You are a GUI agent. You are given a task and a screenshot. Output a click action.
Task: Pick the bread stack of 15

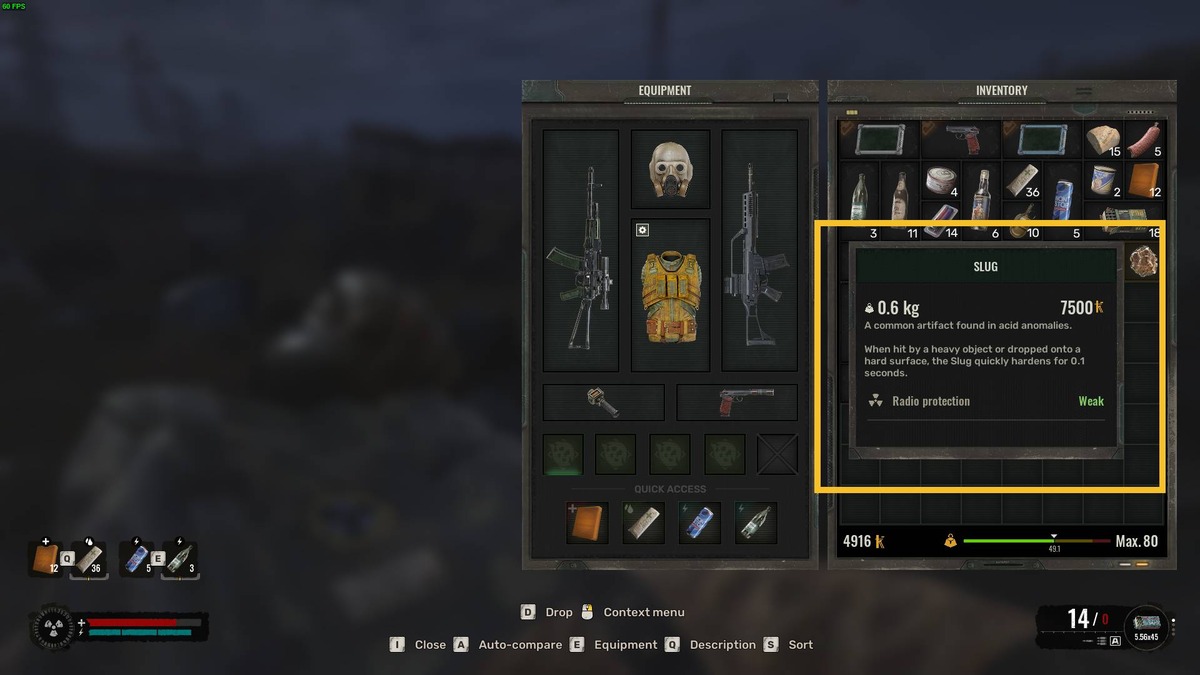coord(1103,140)
